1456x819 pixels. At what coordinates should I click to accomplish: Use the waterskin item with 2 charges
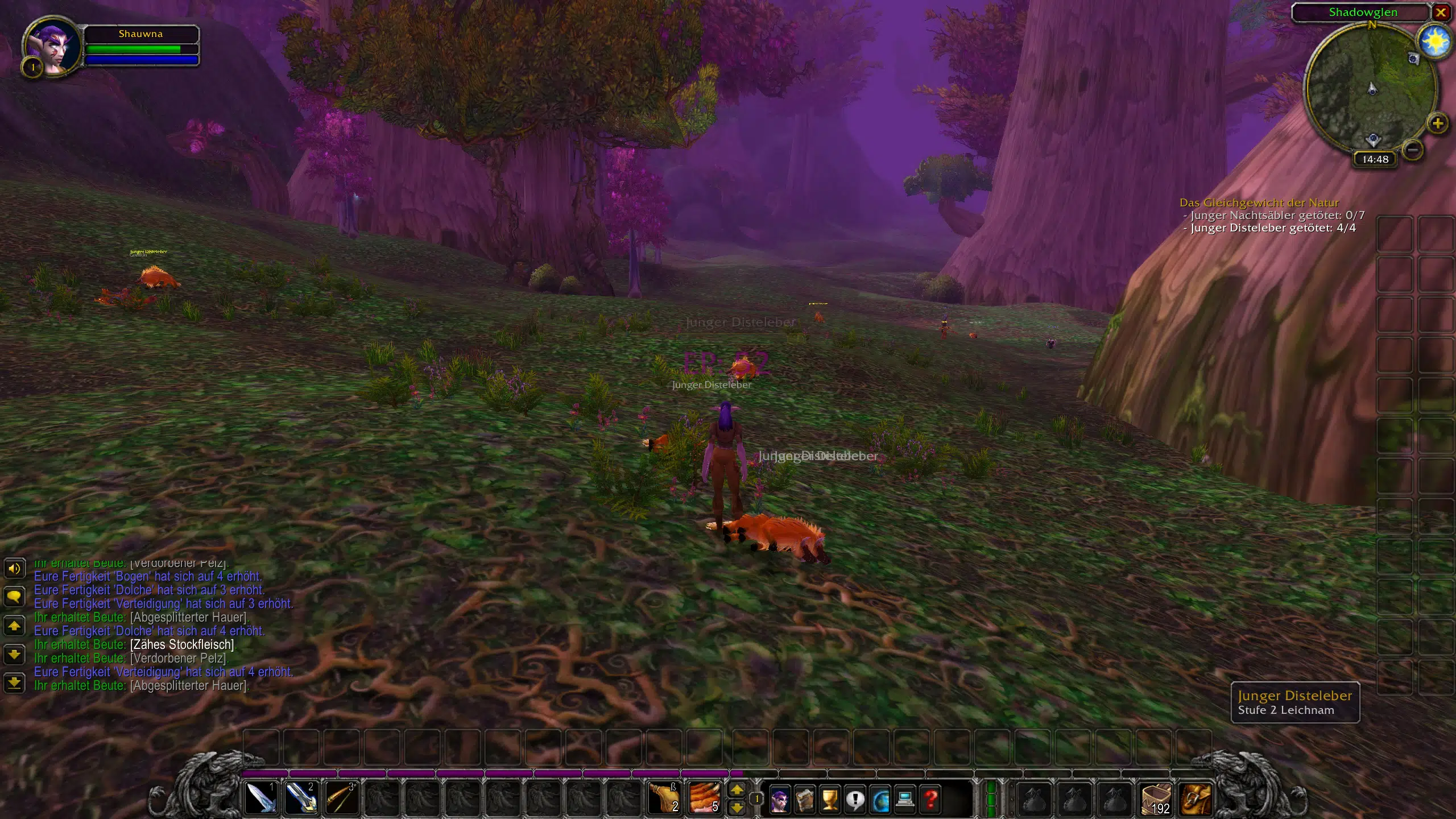click(664, 798)
